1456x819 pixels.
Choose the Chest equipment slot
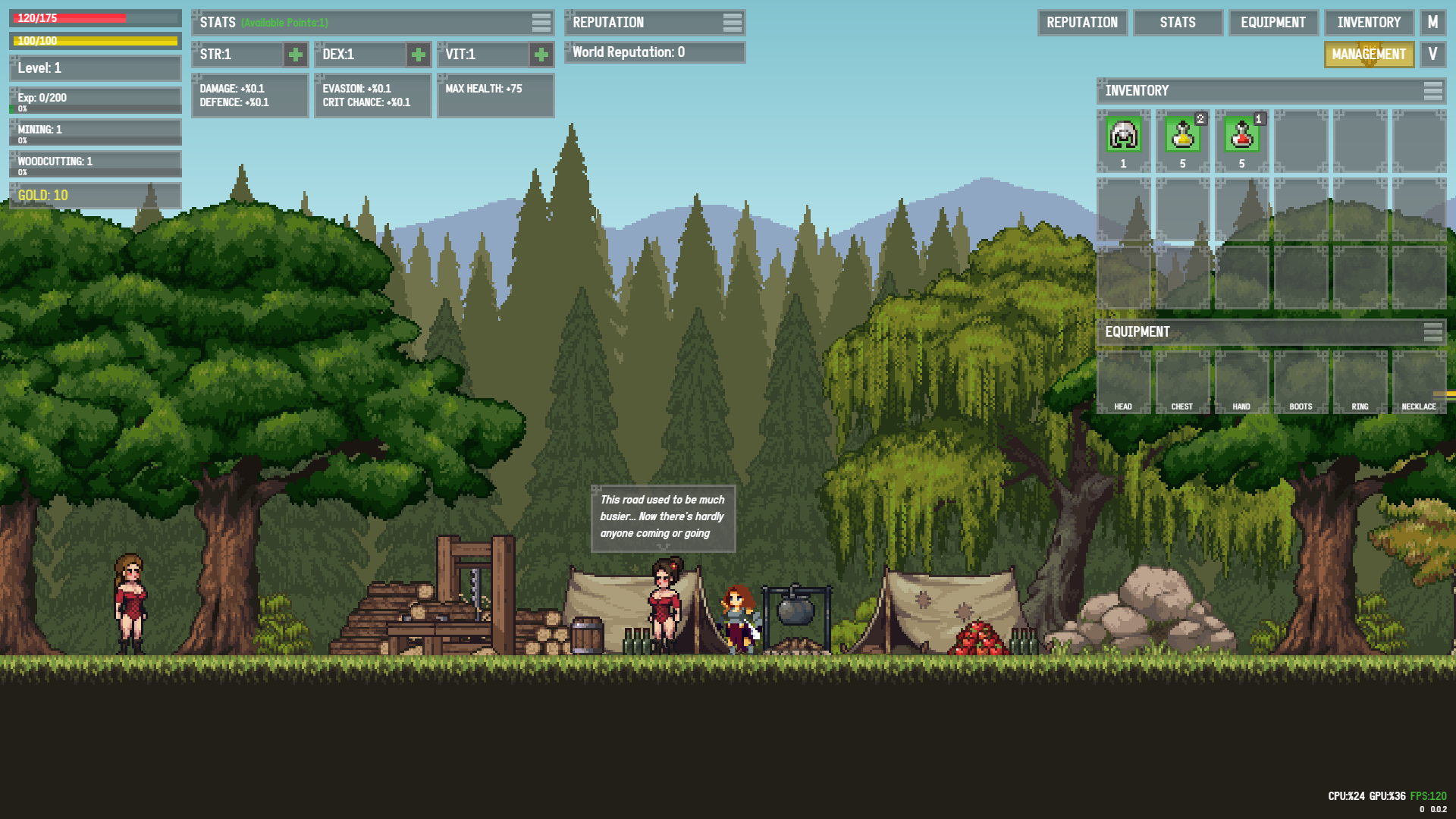coord(1182,381)
